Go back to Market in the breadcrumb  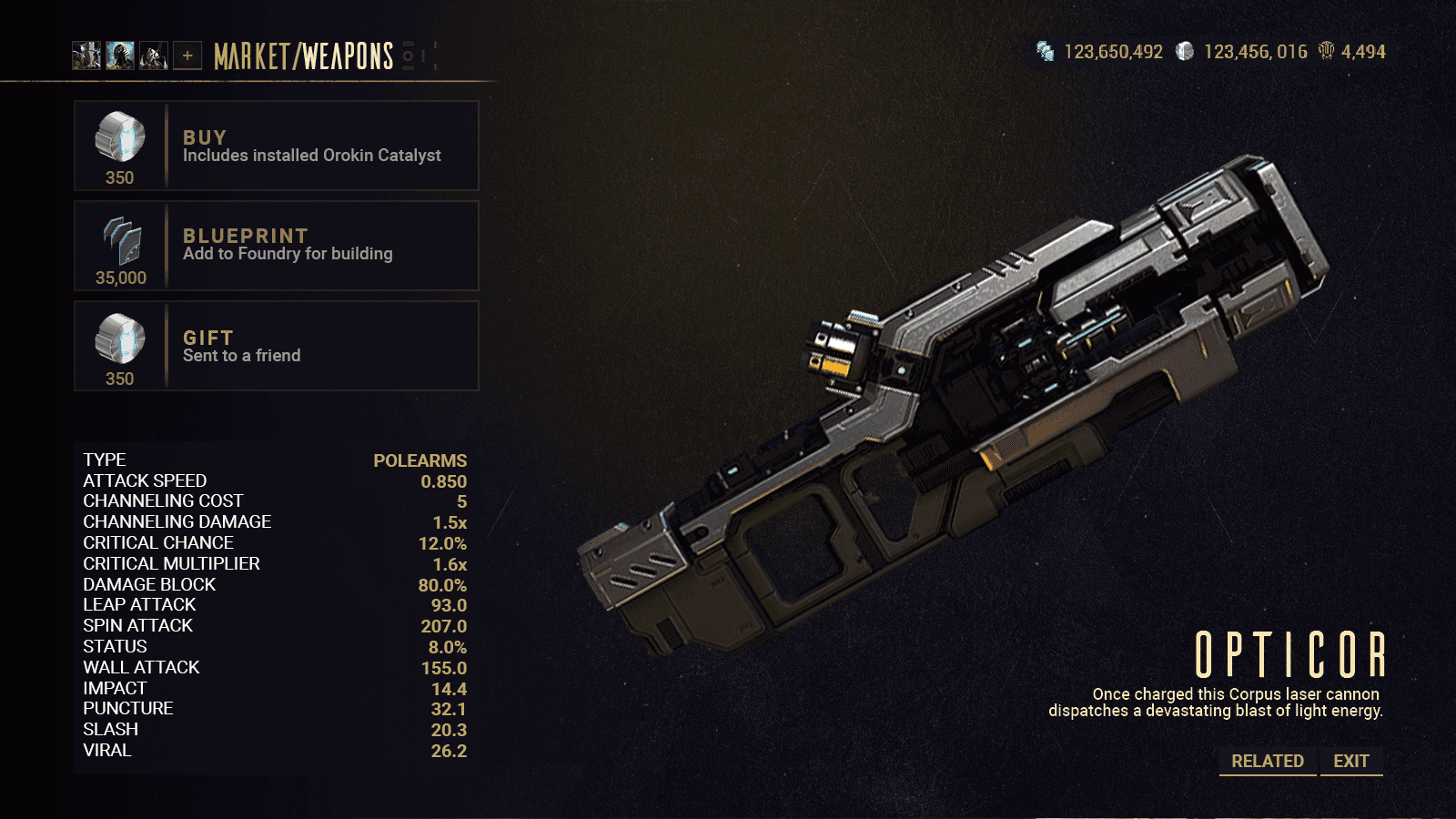coord(251,56)
